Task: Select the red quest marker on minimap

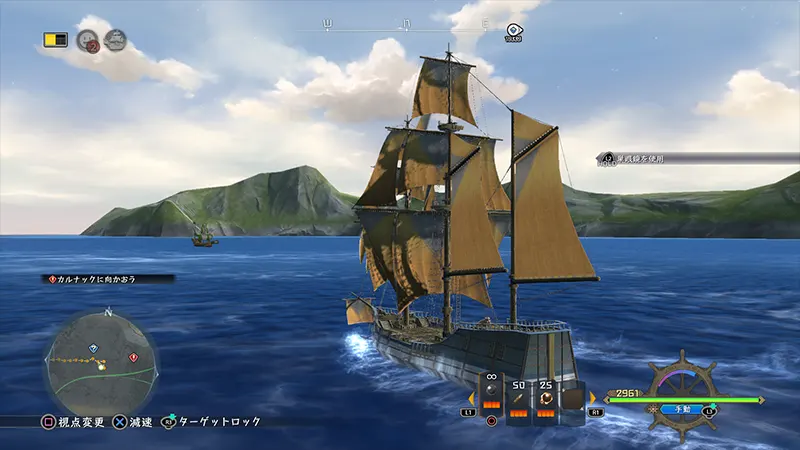Action: (x=133, y=357)
